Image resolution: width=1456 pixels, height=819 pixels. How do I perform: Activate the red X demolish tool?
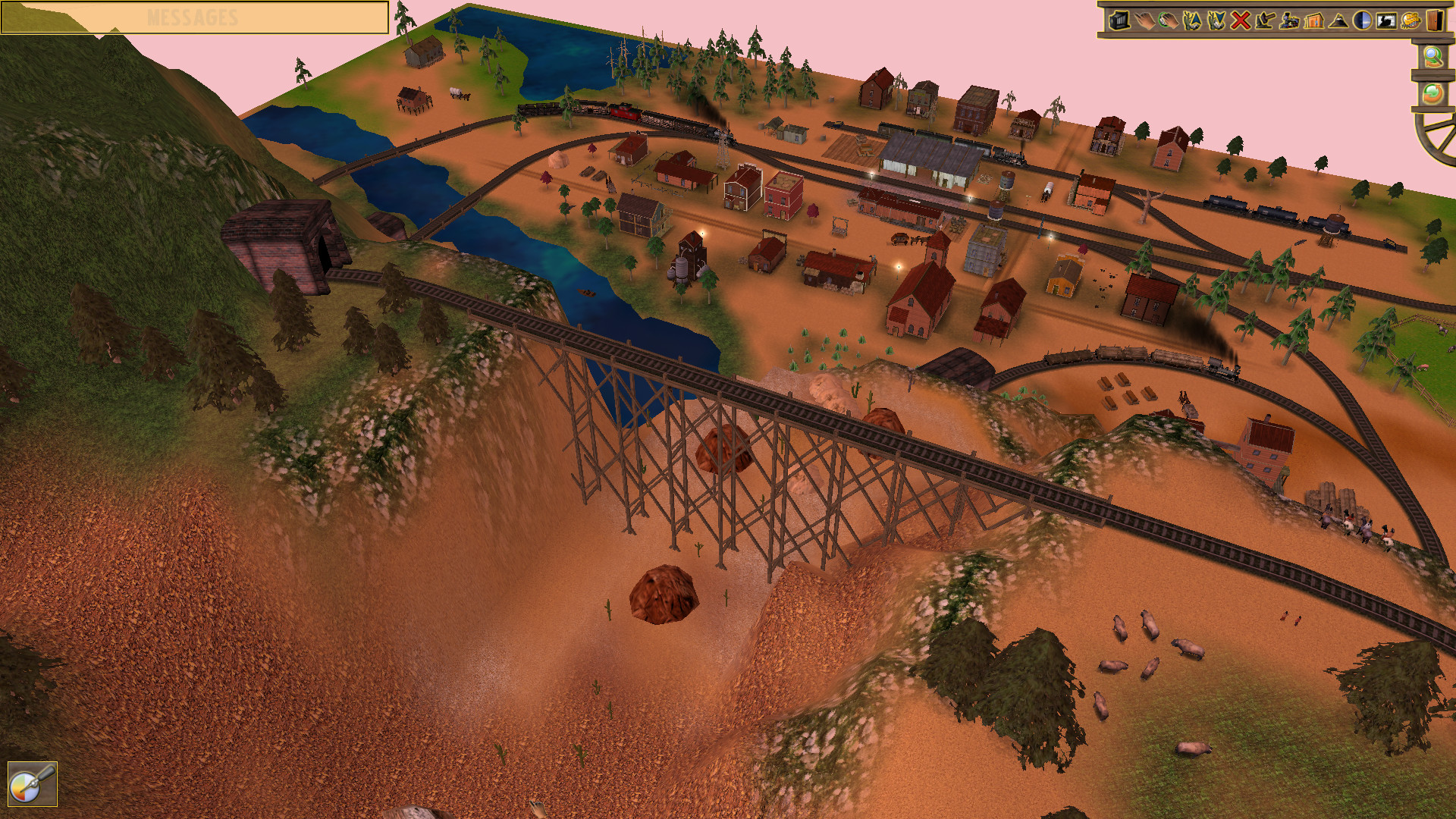pos(1240,21)
